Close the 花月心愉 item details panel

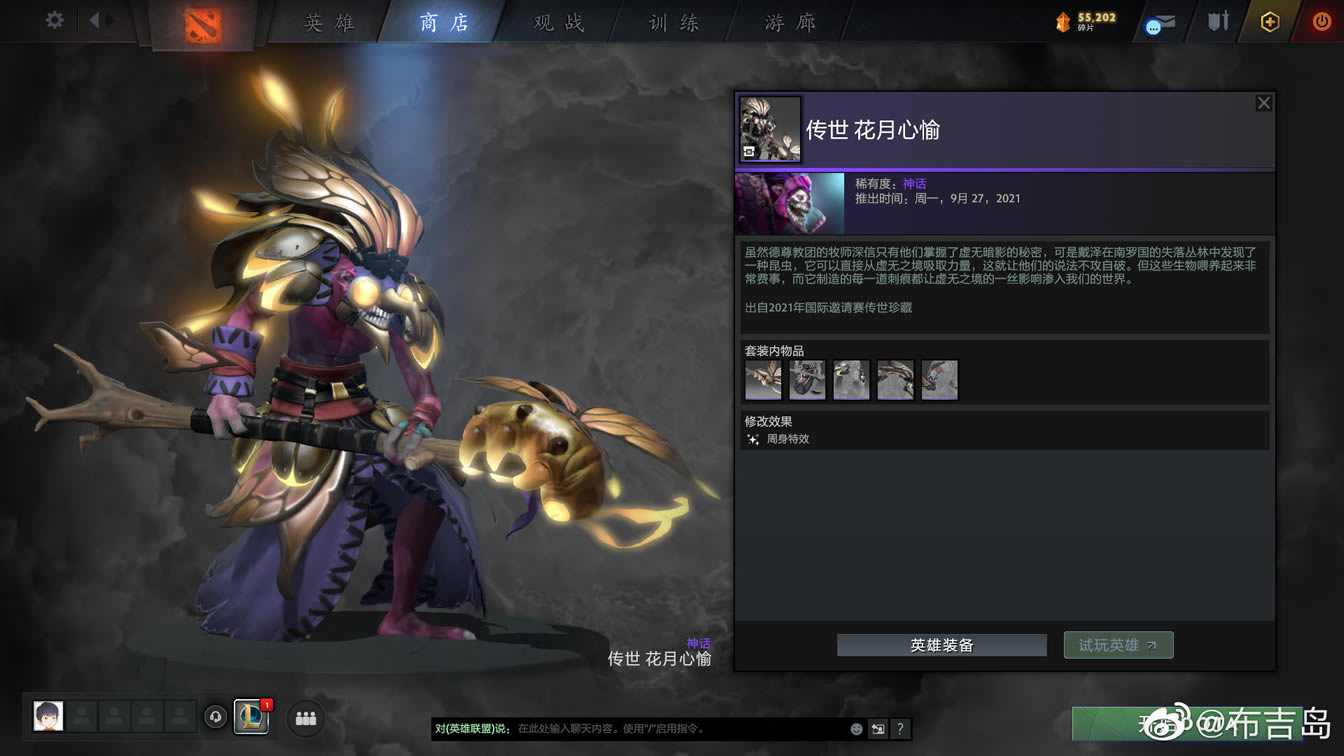[x=1263, y=102]
